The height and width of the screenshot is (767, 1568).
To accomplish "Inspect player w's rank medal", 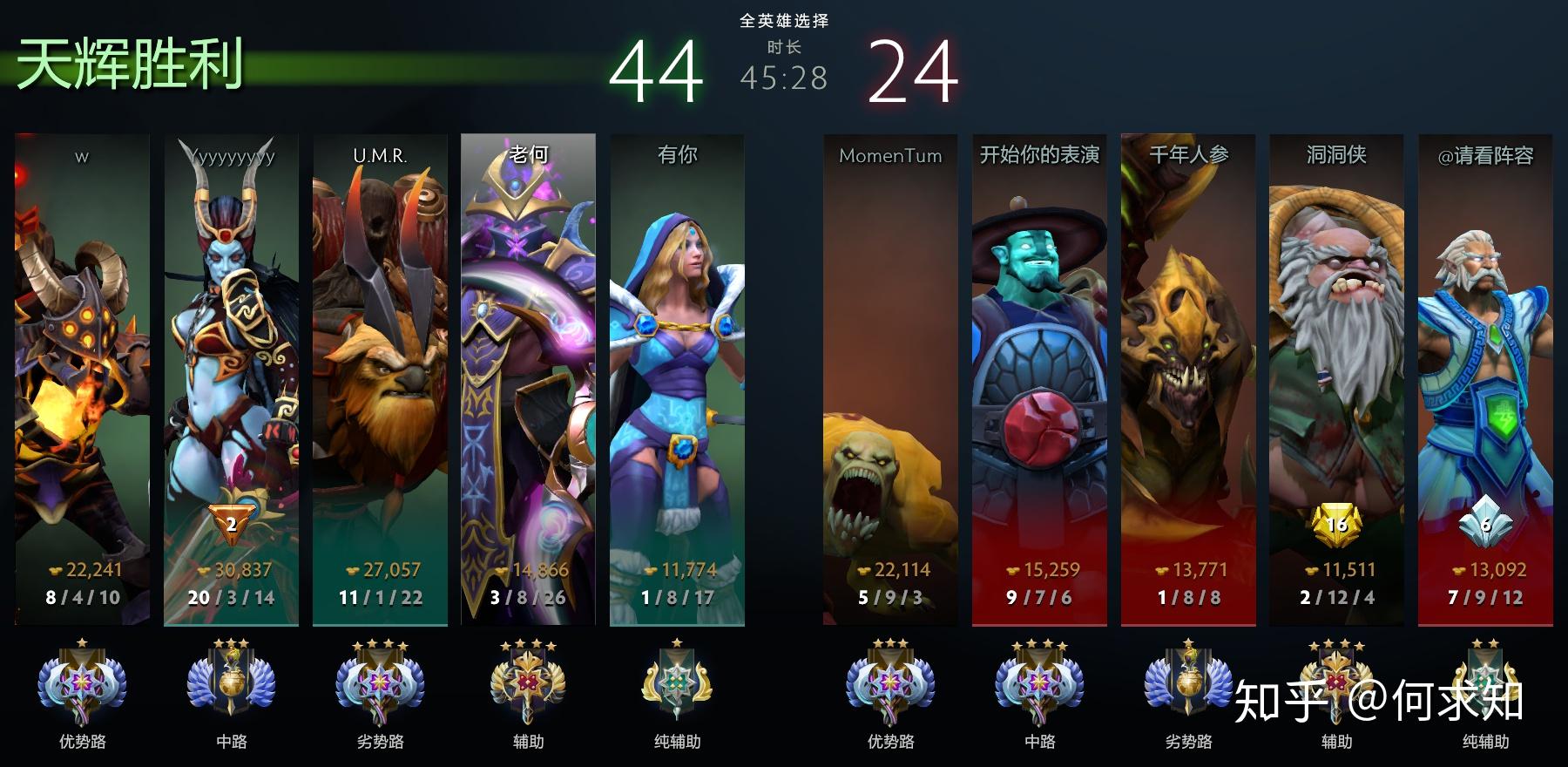I will (x=82, y=683).
